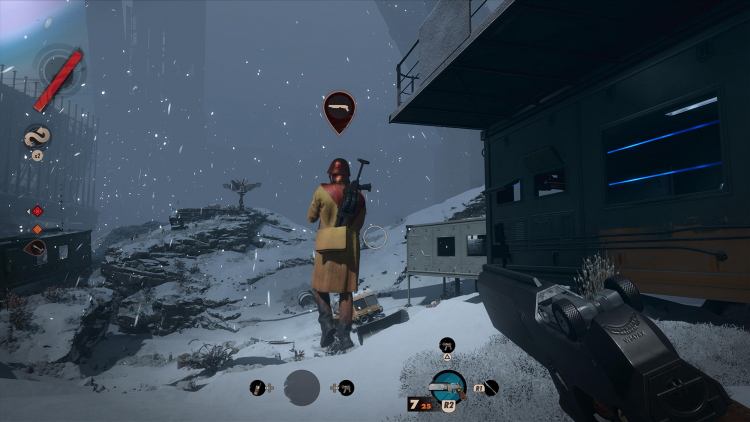The width and height of the screenshot is (750, 422).
Task: Select the equipped pistol weapon icon
Action: click(447, 385)
